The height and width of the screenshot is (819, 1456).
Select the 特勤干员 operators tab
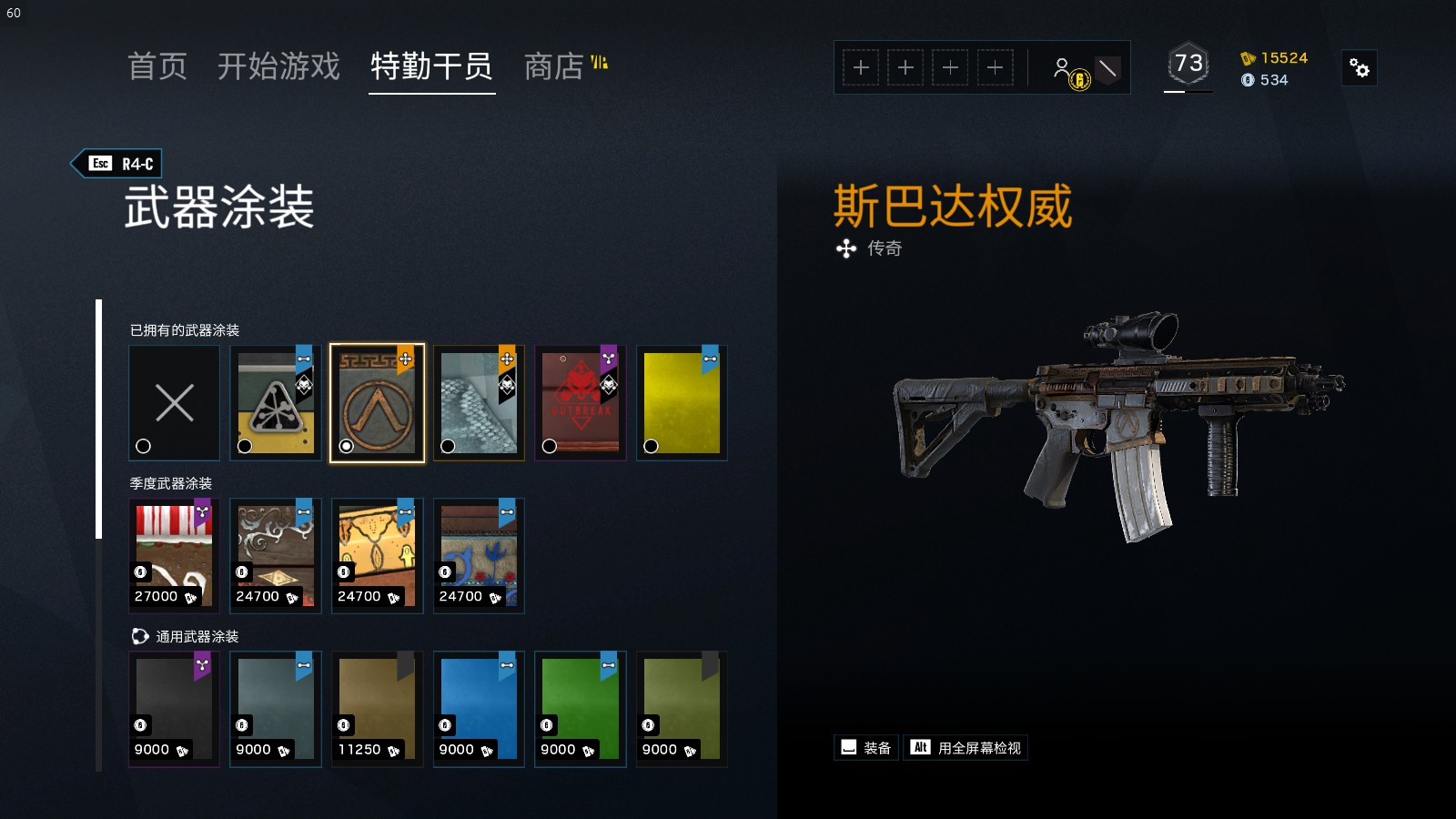click(431, 66)
